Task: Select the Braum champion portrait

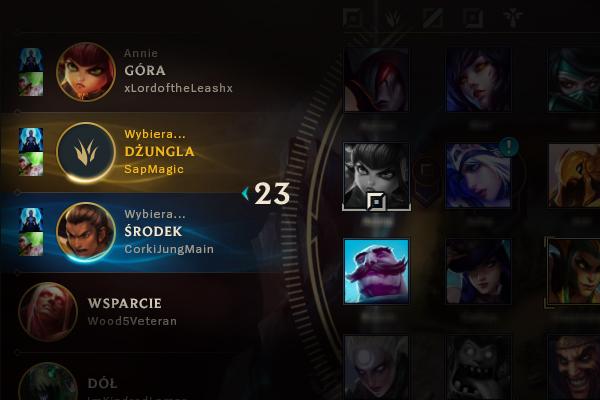Action: pos(376,271)
